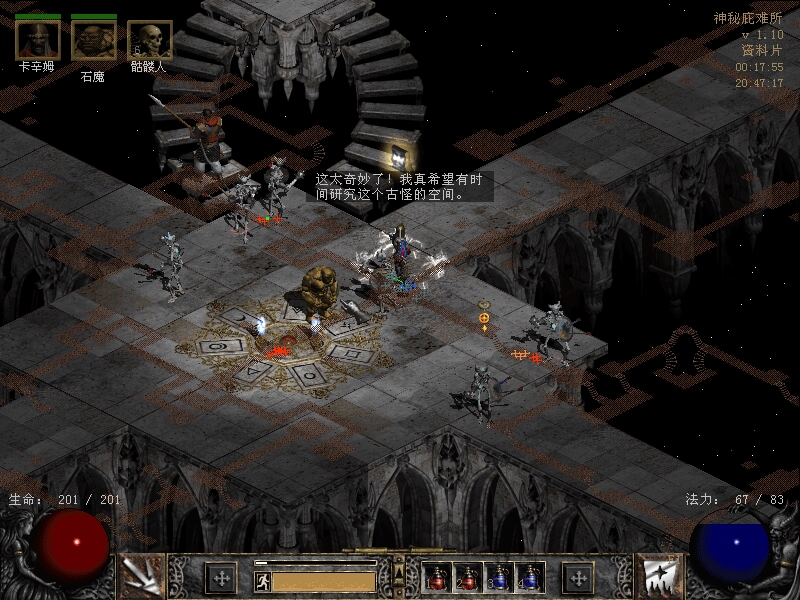Image resolution: width=800 pixels, height=600 pixels.
Task: Drink the blue mana potion in belt slot 3
Action: click(x=499, y=577)
